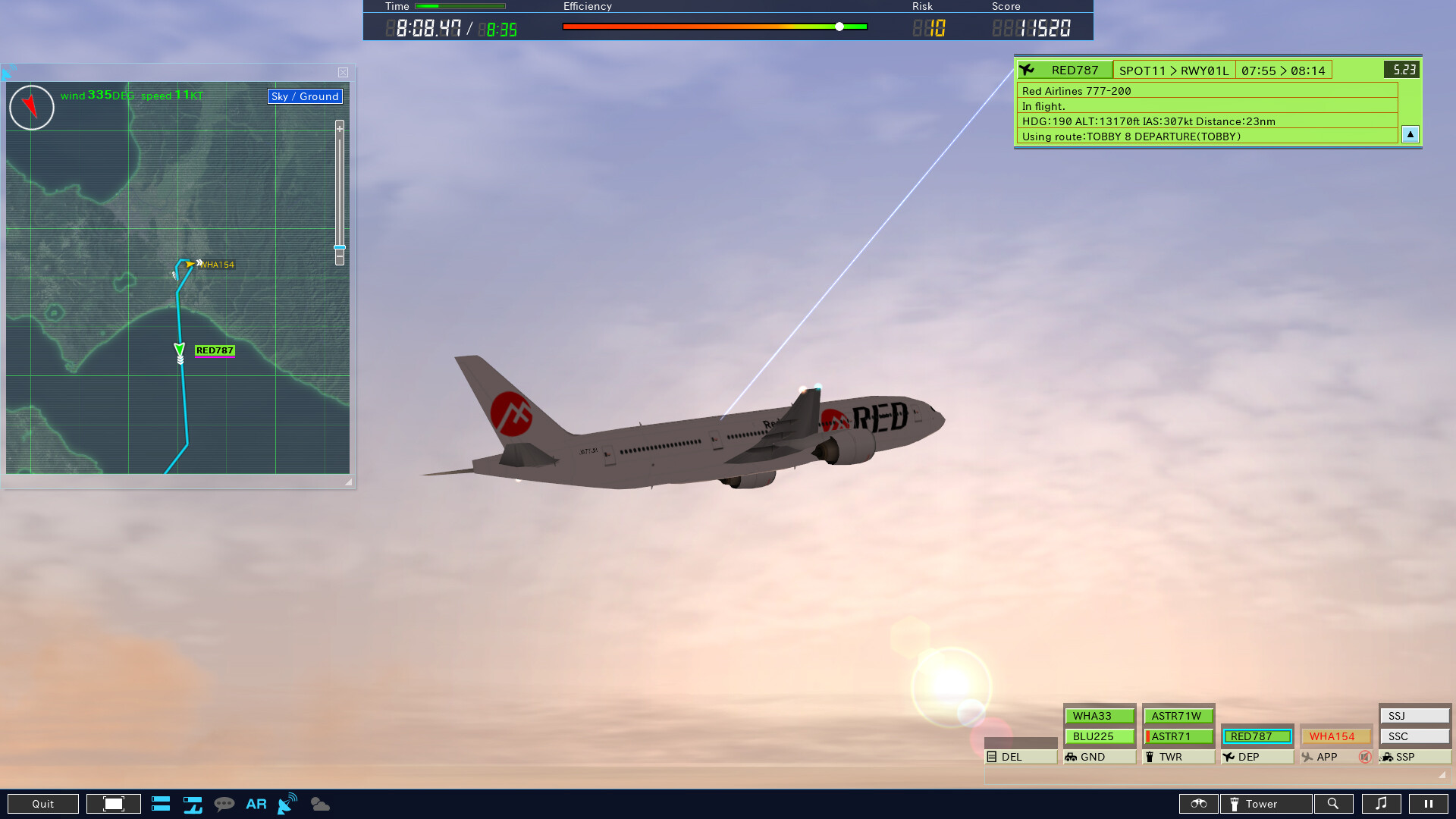Toggle AR mode
1456x819 pixels.
click(256, 803)
